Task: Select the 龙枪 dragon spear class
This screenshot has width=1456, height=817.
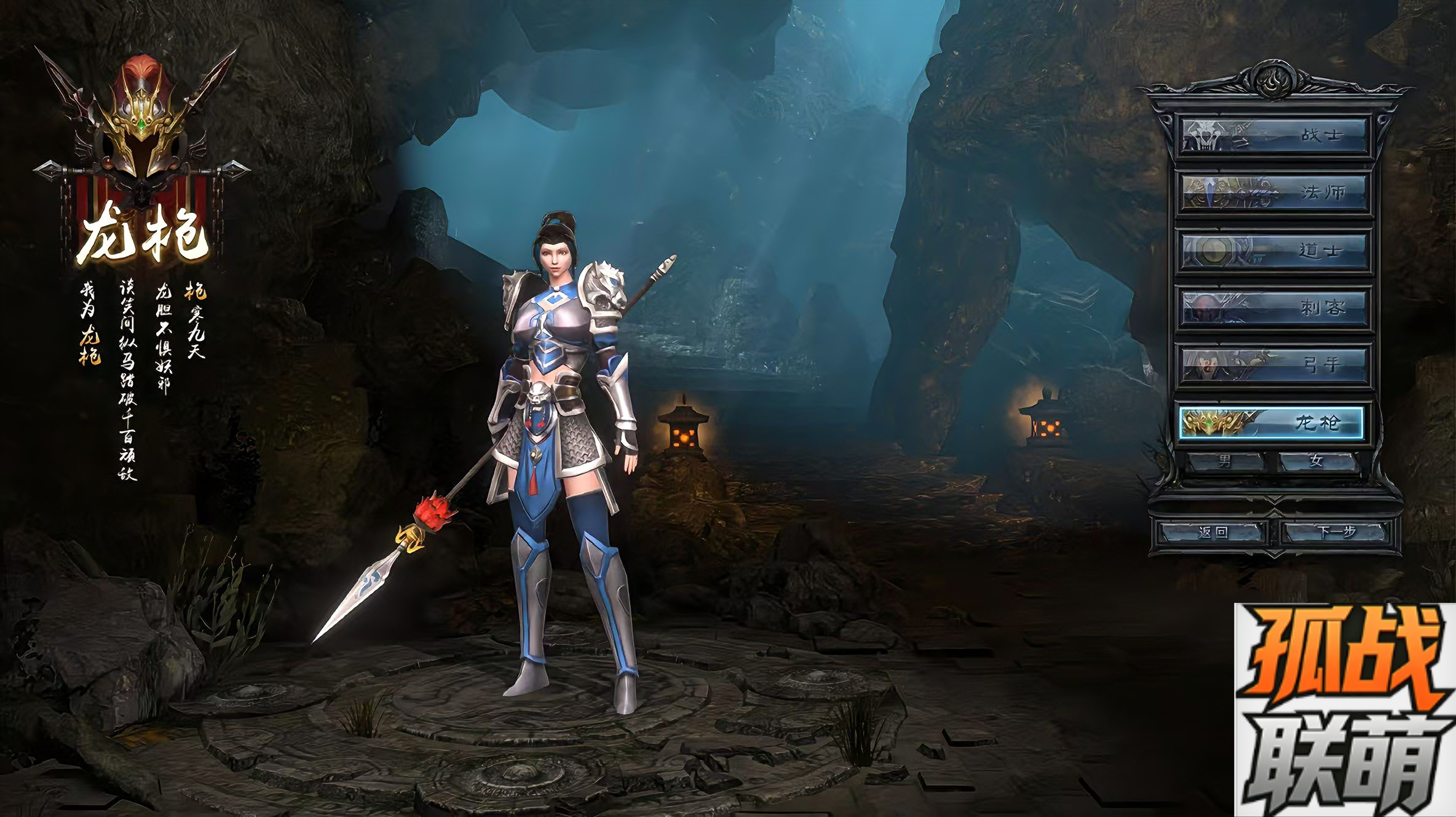Action: coord(1272,423)
